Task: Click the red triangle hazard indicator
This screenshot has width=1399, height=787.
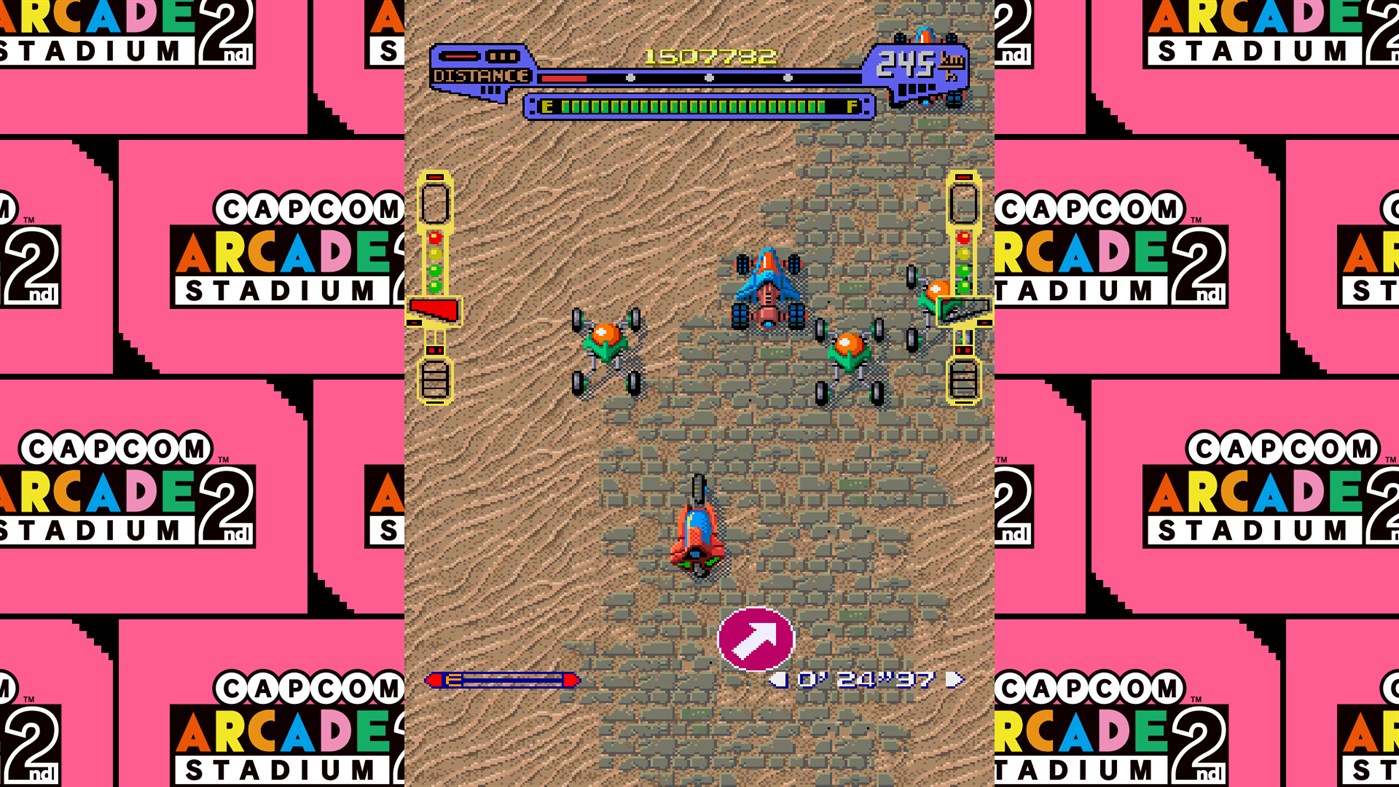Action: (x=434, y=308)
